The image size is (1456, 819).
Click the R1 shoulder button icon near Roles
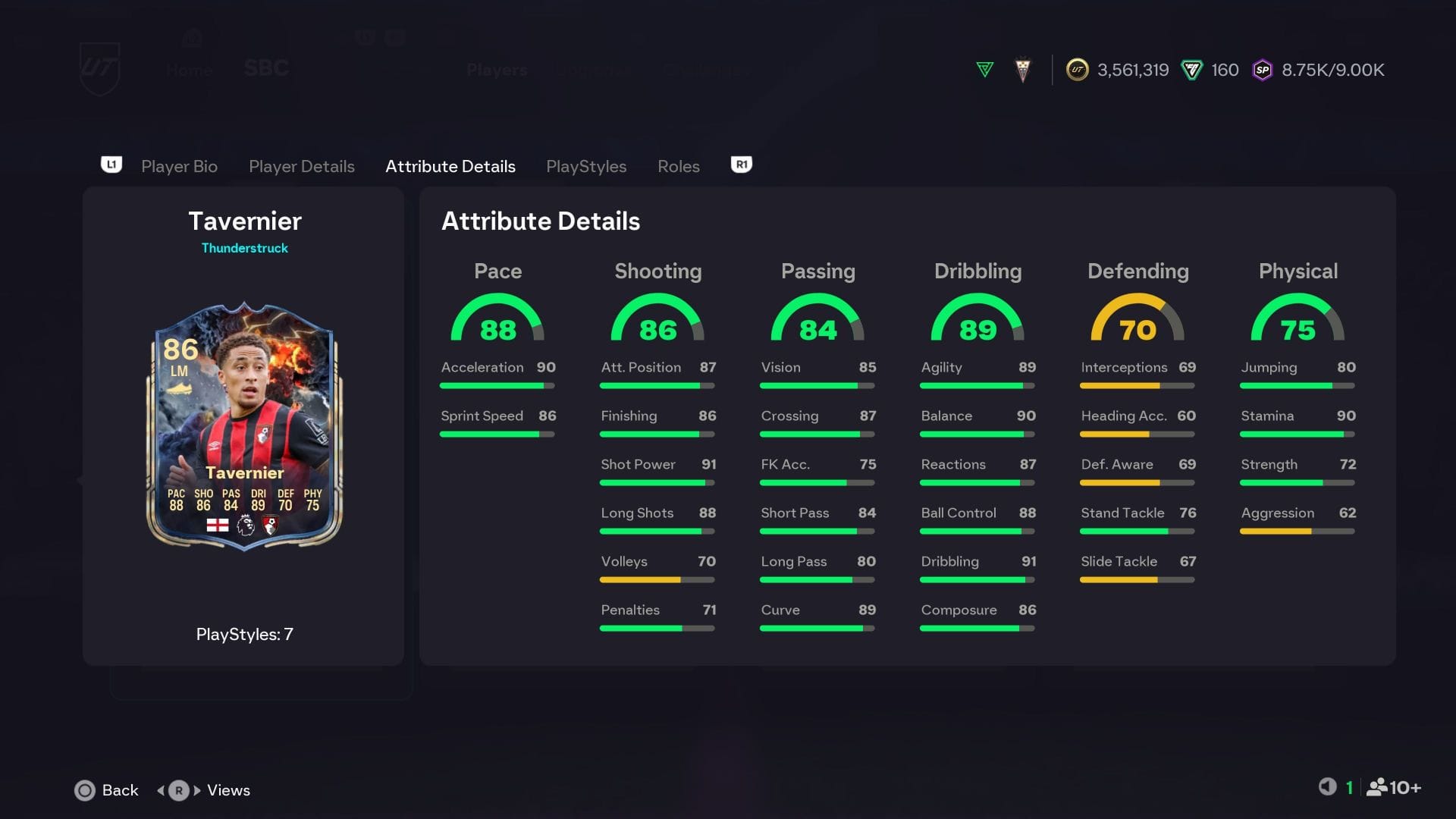[740, 165]
